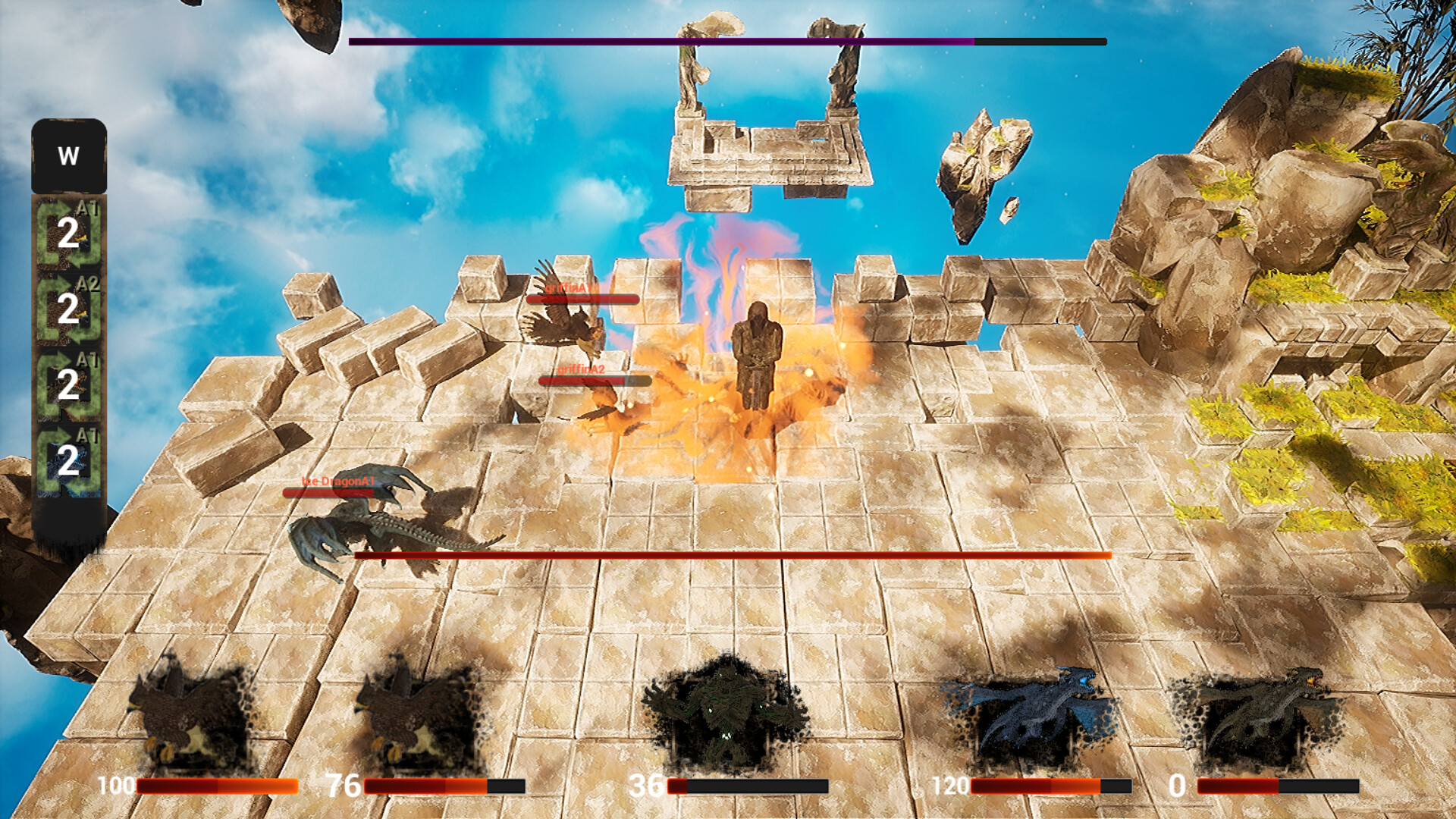Click the griffin A2 turn-order slot
The height and width of the screenshot is (819, 1456).
coord(69,309)
